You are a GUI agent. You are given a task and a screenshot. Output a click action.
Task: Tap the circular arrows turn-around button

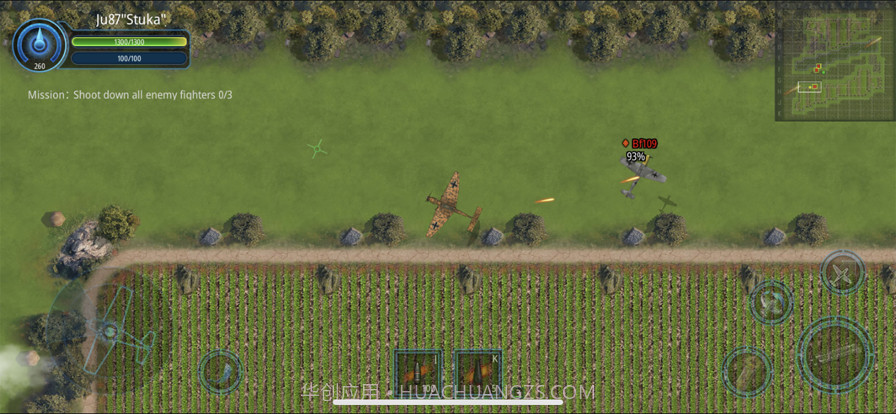pyautogui.click(x=771, y=301)
